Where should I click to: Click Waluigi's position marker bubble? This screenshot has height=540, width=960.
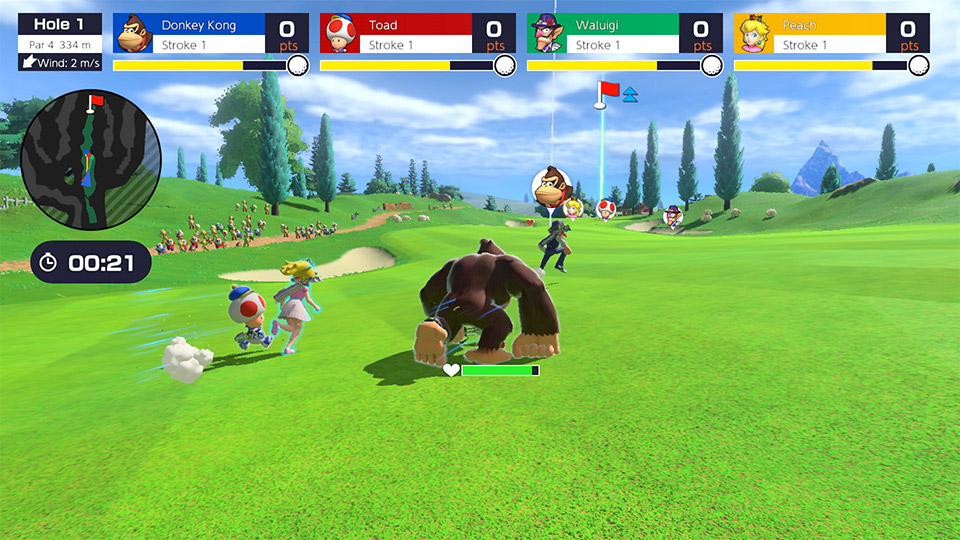(x=673, y=216)
